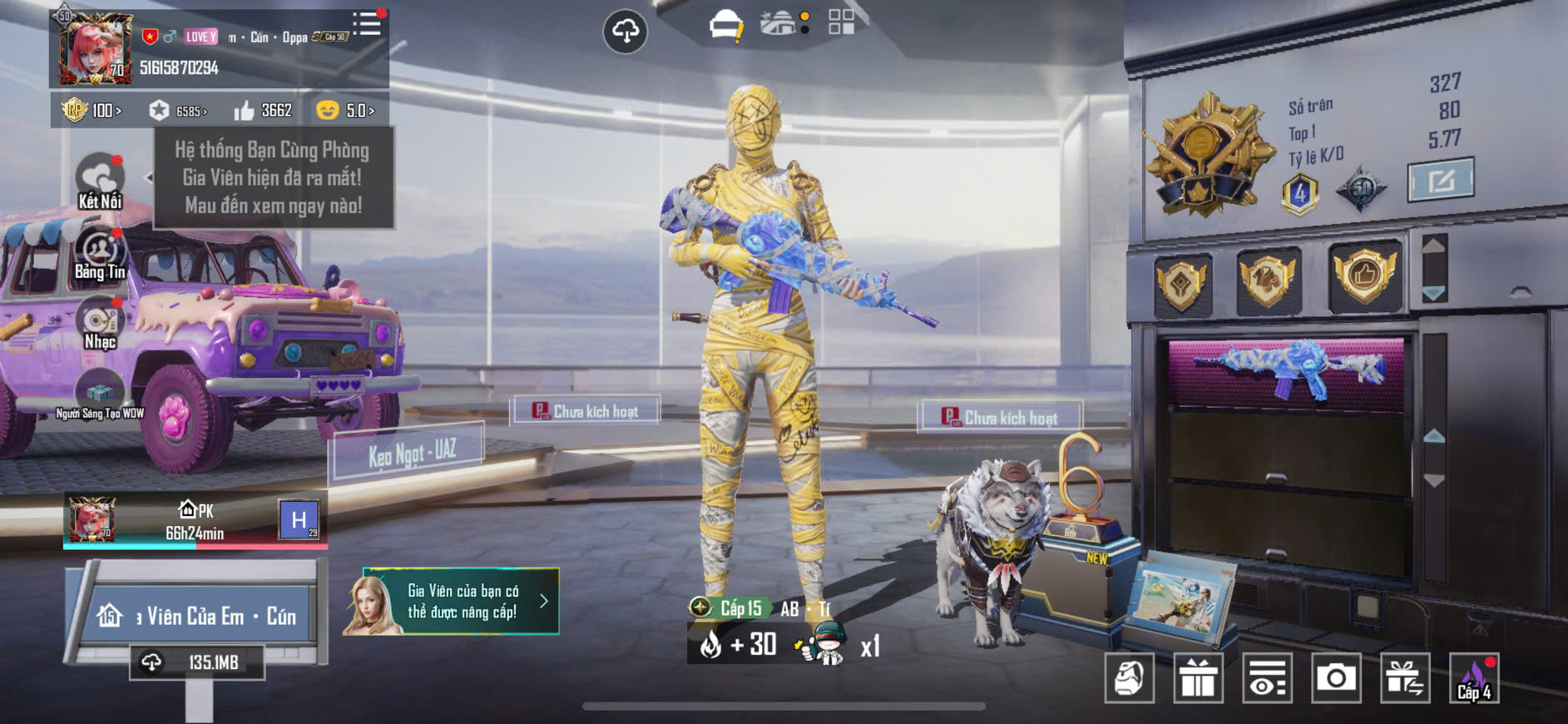Open the gift exchange button
The image size is (1568, 724).
pos(1405,678)
